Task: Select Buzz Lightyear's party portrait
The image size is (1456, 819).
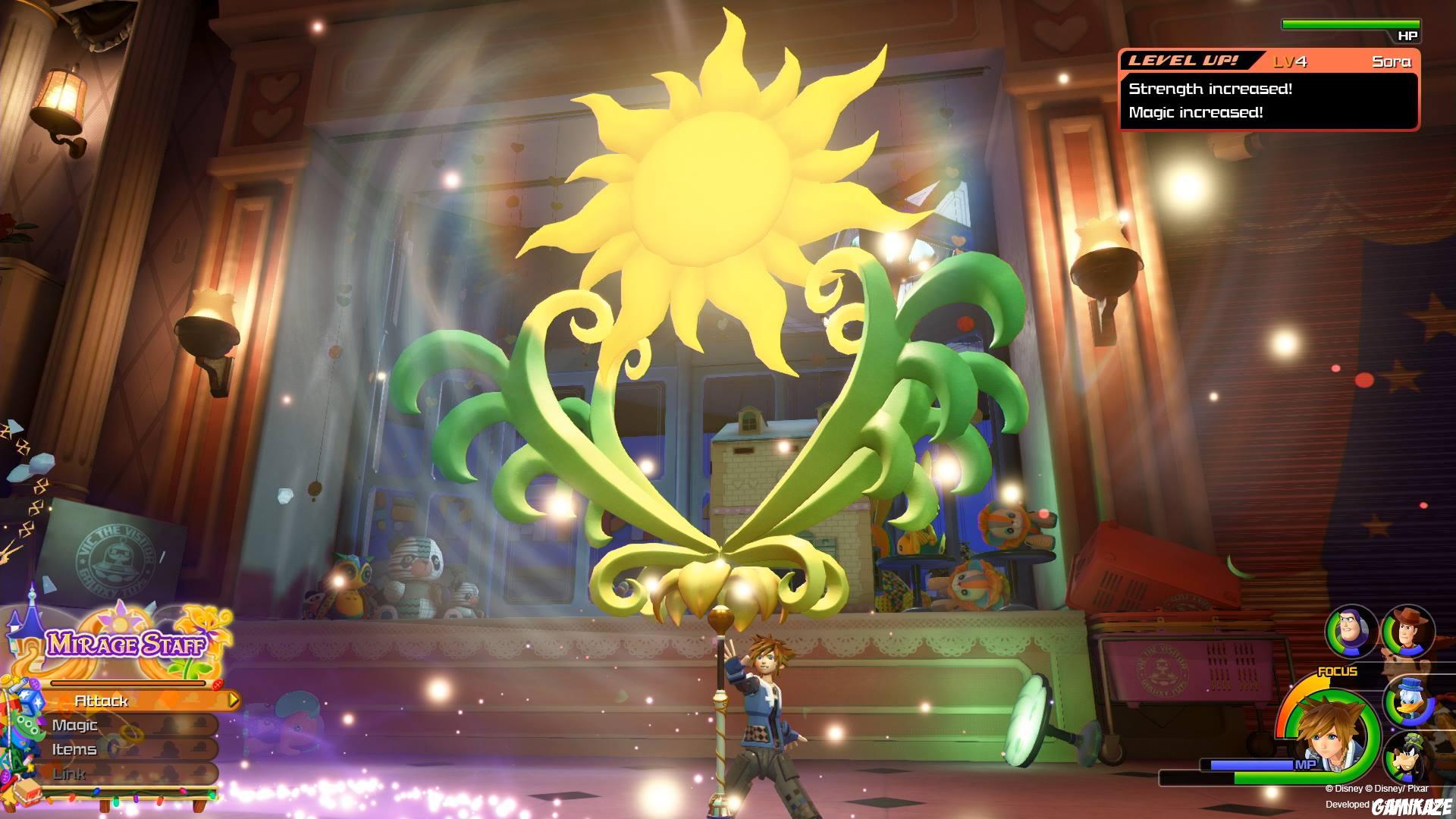Action: pyautogui.click(x=1351, y=632)
